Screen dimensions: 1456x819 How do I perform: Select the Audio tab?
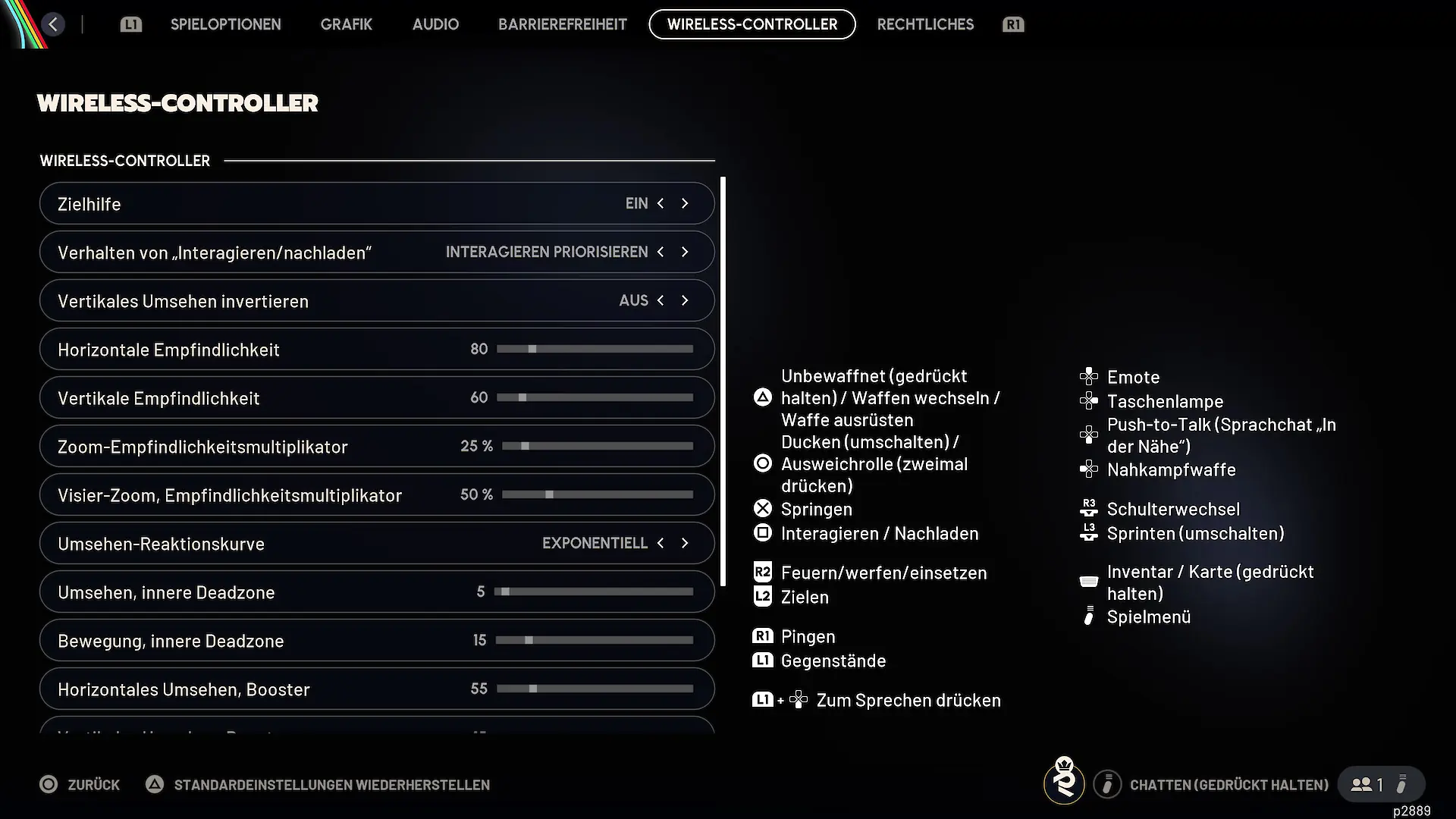click(435, 24)
